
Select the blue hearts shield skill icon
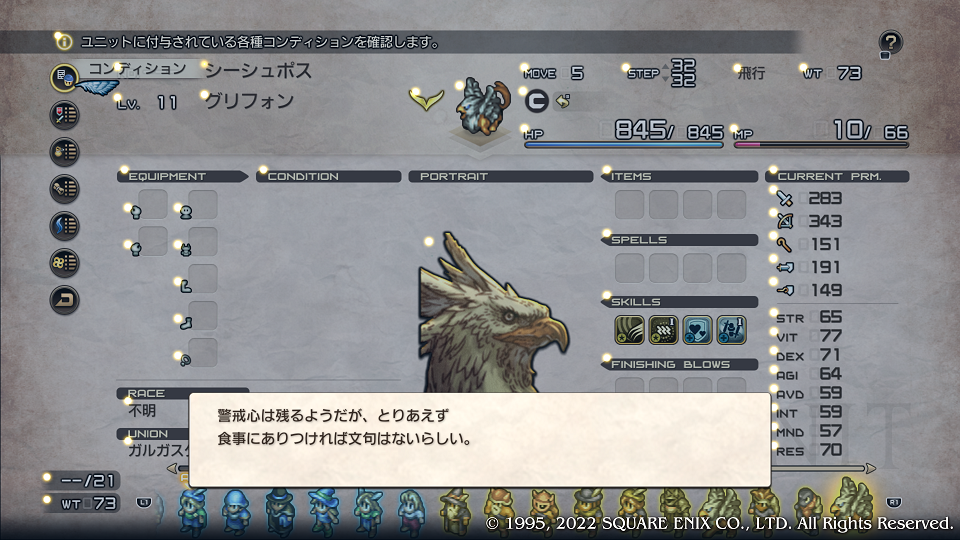[697, 327]
